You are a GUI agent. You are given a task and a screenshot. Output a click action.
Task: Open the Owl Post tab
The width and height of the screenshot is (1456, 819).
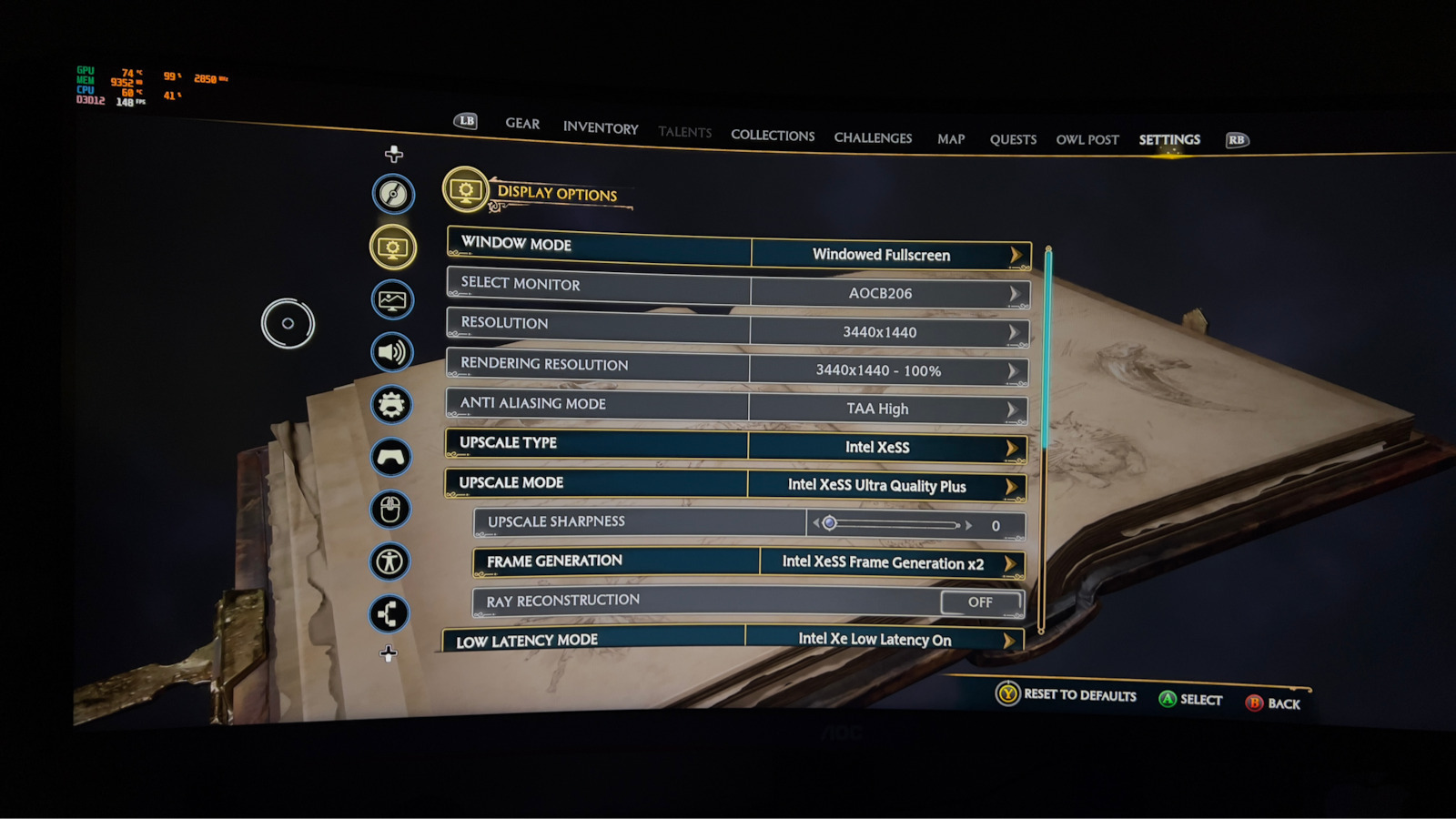point(1087,140)
